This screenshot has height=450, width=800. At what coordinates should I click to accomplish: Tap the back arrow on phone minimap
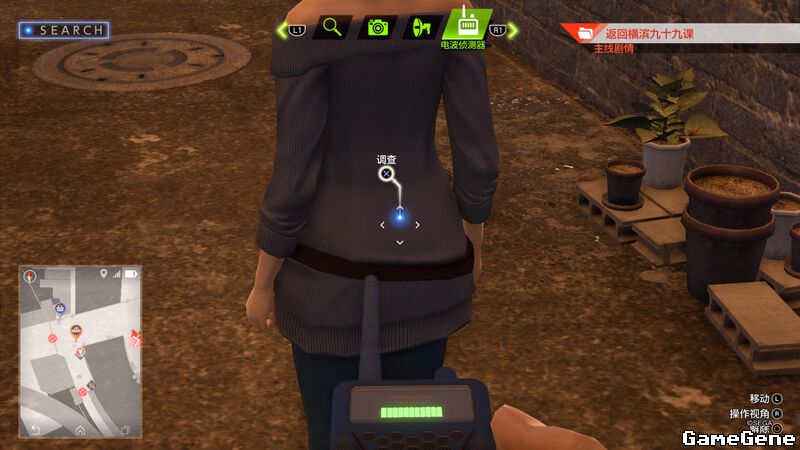[x=35, y=430]
